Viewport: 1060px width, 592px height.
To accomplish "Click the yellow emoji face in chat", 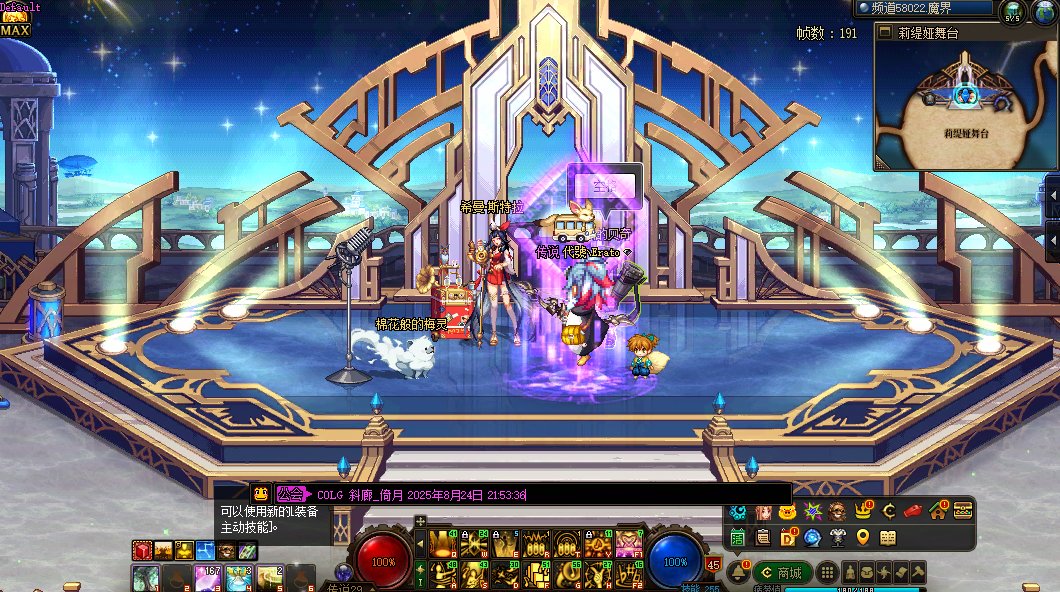I will point(260,493).
